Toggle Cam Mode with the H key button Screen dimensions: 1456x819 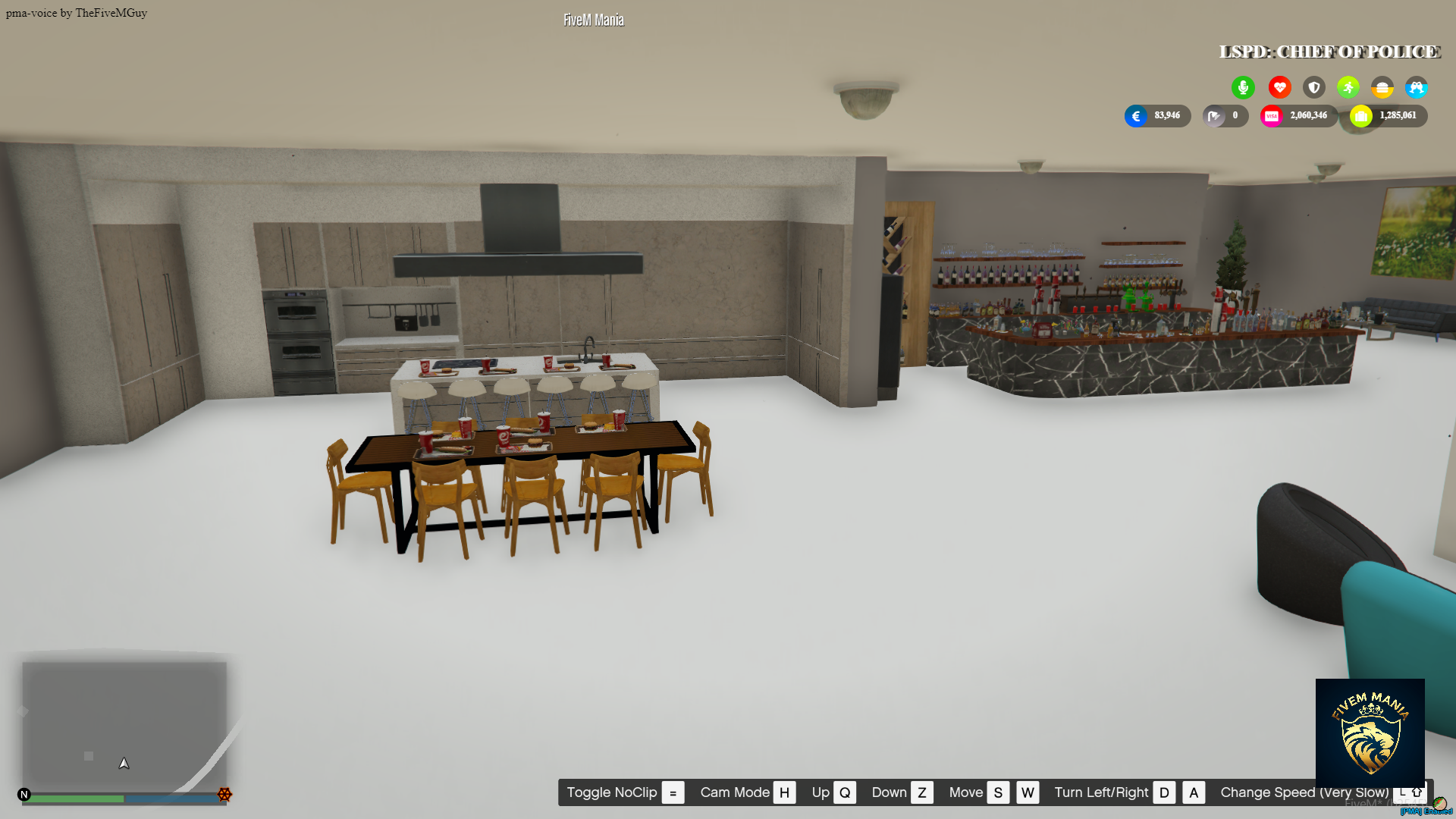point(785,792)
